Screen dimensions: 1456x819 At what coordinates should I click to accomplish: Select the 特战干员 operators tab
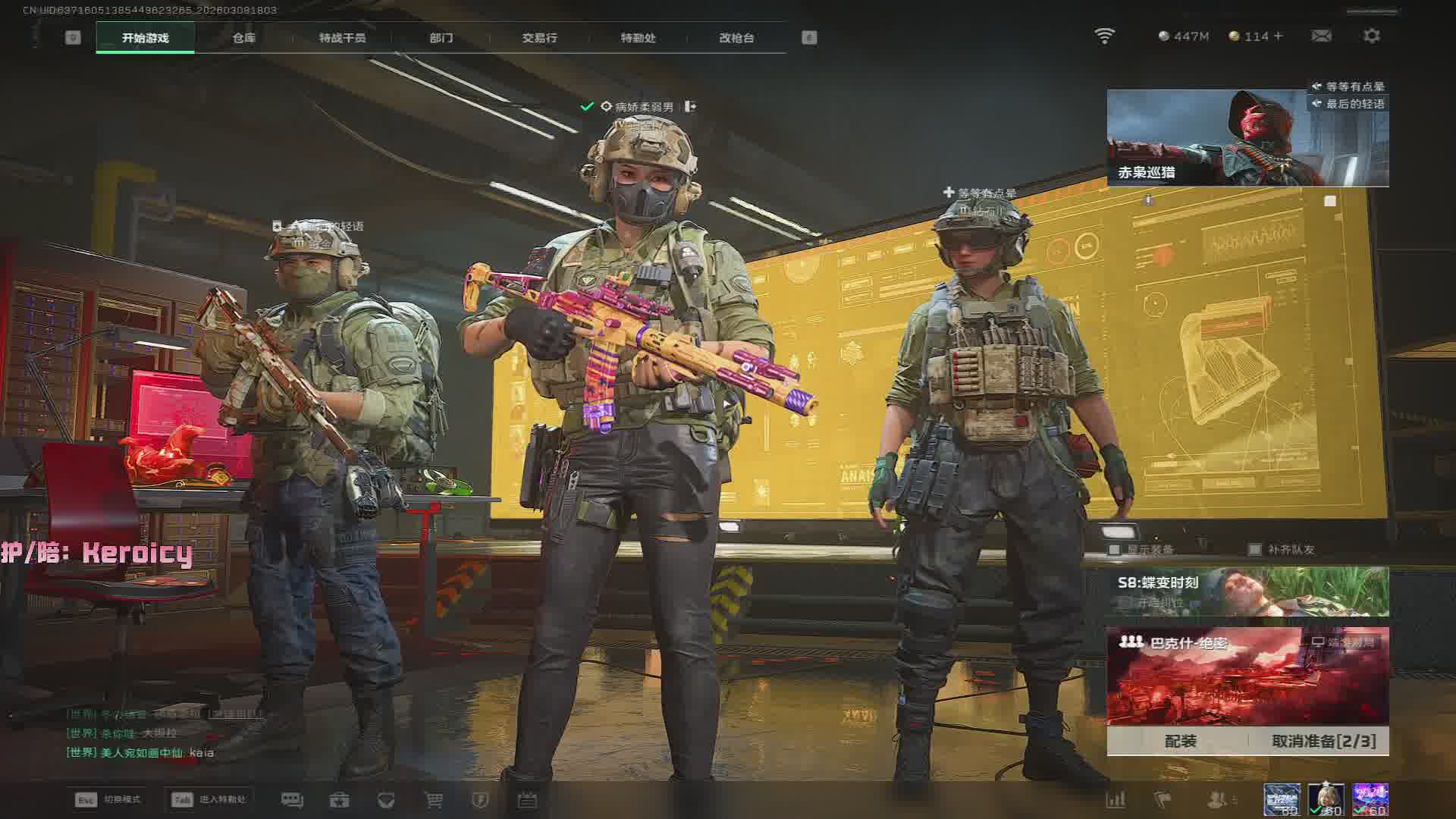tap(342, 38)
